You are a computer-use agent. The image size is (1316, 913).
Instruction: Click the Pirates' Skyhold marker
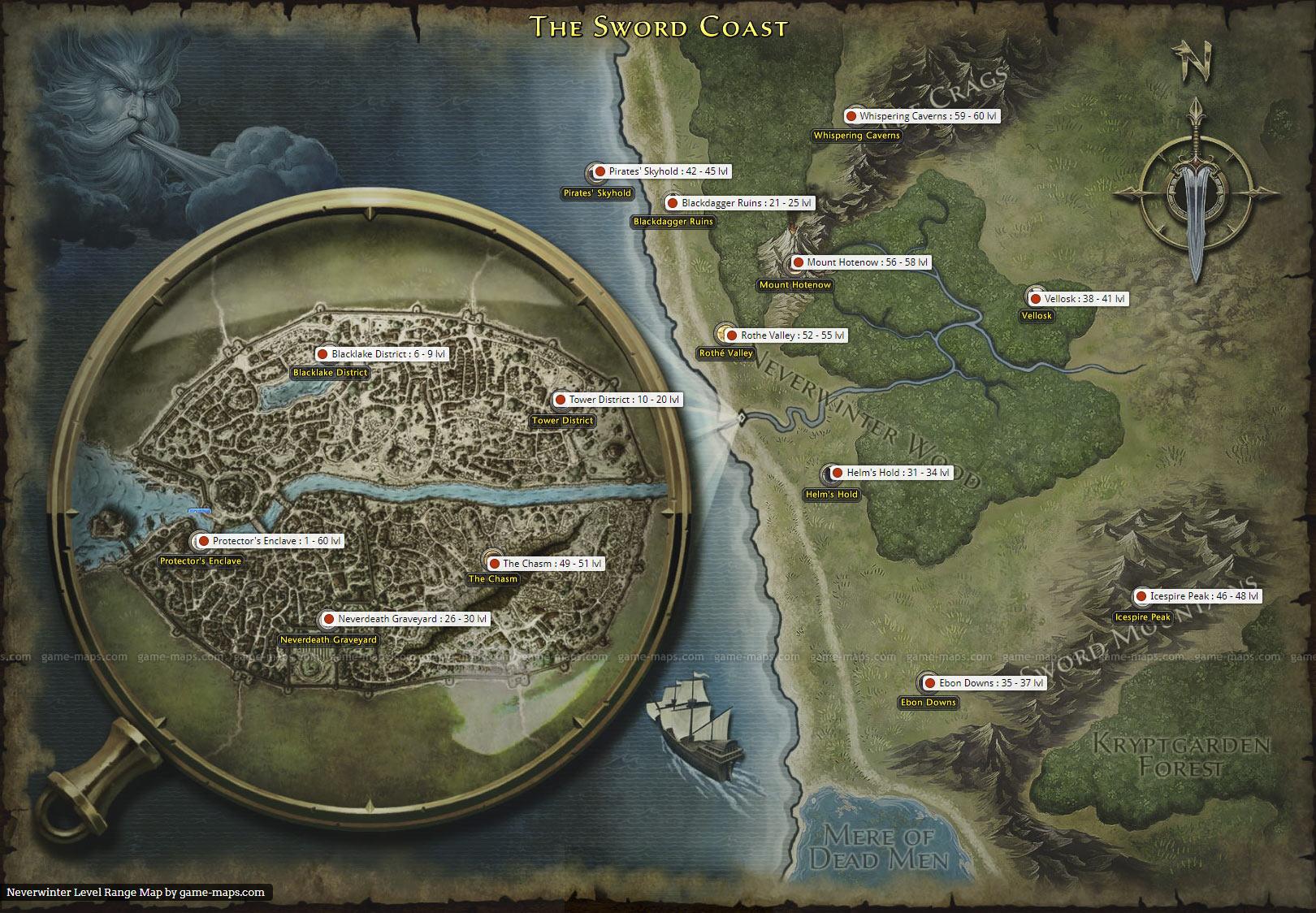pyautogui.click(x=600, y=172)
